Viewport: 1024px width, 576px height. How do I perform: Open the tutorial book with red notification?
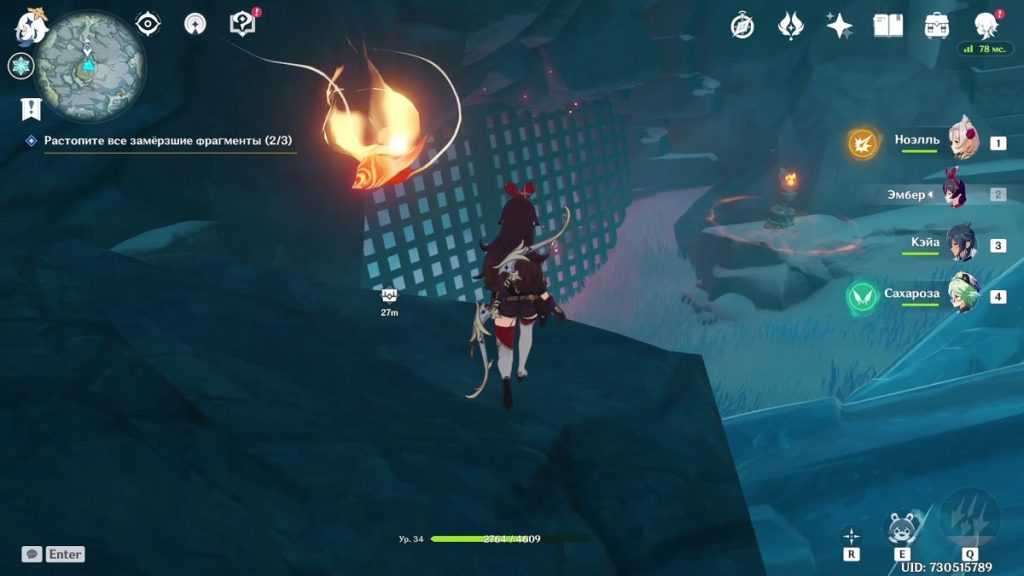click(x=243, y=23)
